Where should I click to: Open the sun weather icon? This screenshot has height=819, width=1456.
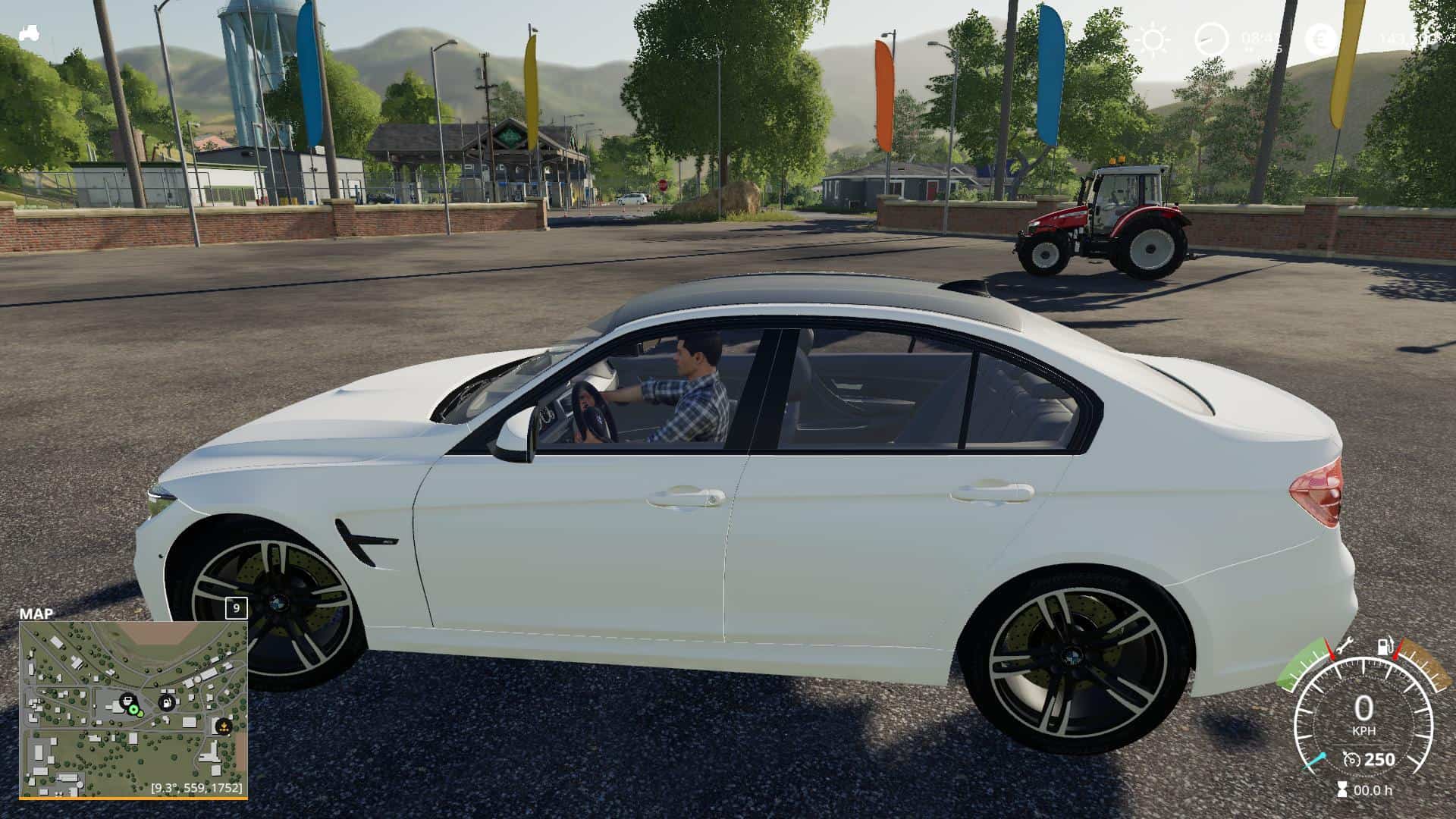[1153, 39]
